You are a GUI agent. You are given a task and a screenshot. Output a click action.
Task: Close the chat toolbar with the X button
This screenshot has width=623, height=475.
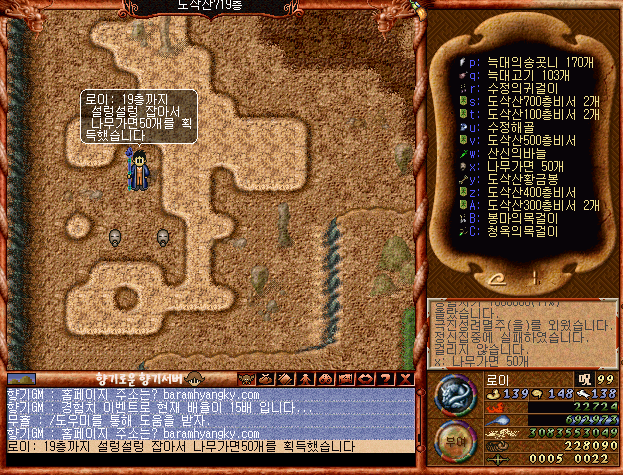pos(405,378)
